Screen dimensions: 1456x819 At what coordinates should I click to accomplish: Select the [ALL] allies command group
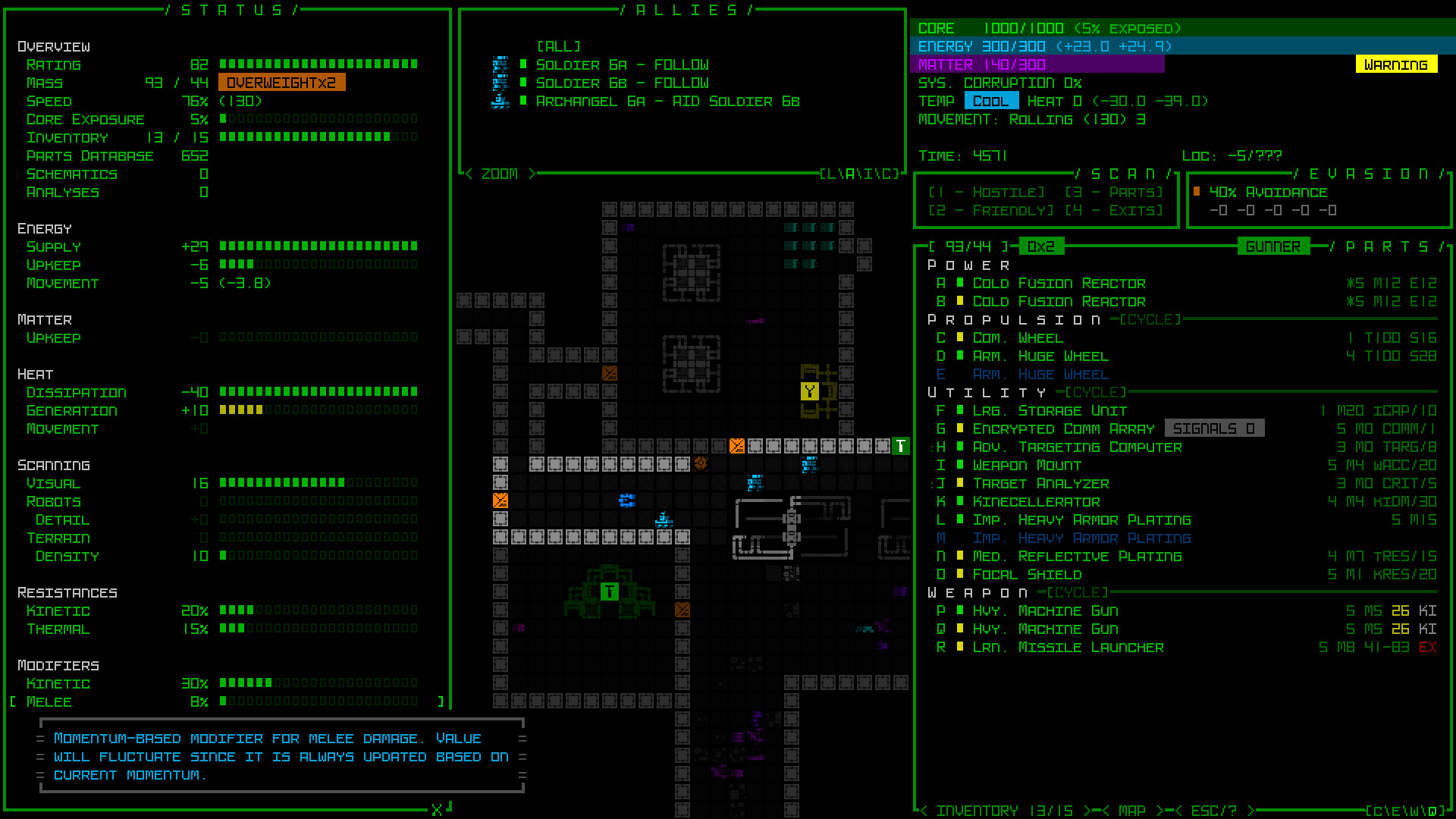click(x=559, y=45)
